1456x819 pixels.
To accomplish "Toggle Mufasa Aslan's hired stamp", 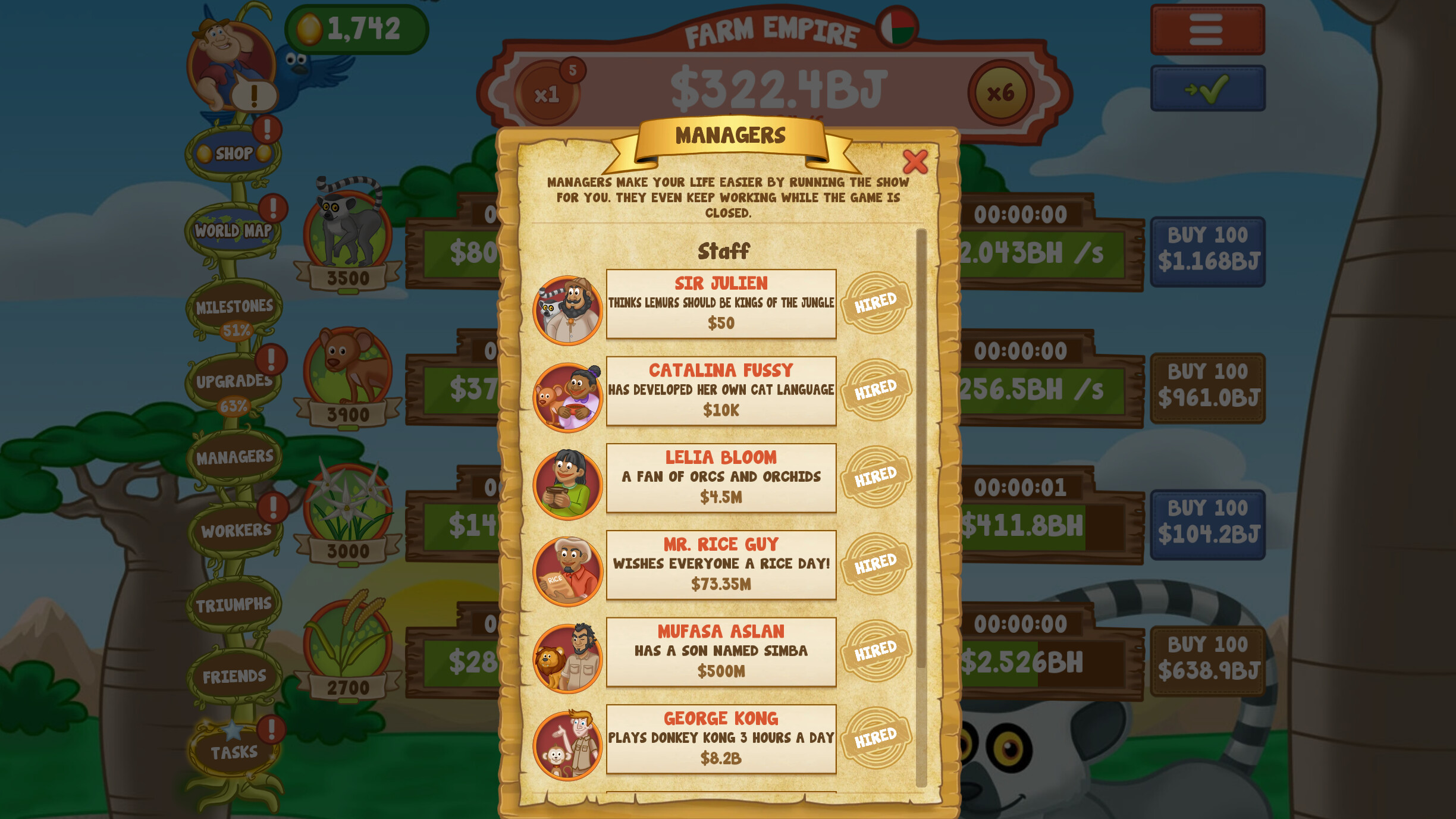I will coord(876,648).
